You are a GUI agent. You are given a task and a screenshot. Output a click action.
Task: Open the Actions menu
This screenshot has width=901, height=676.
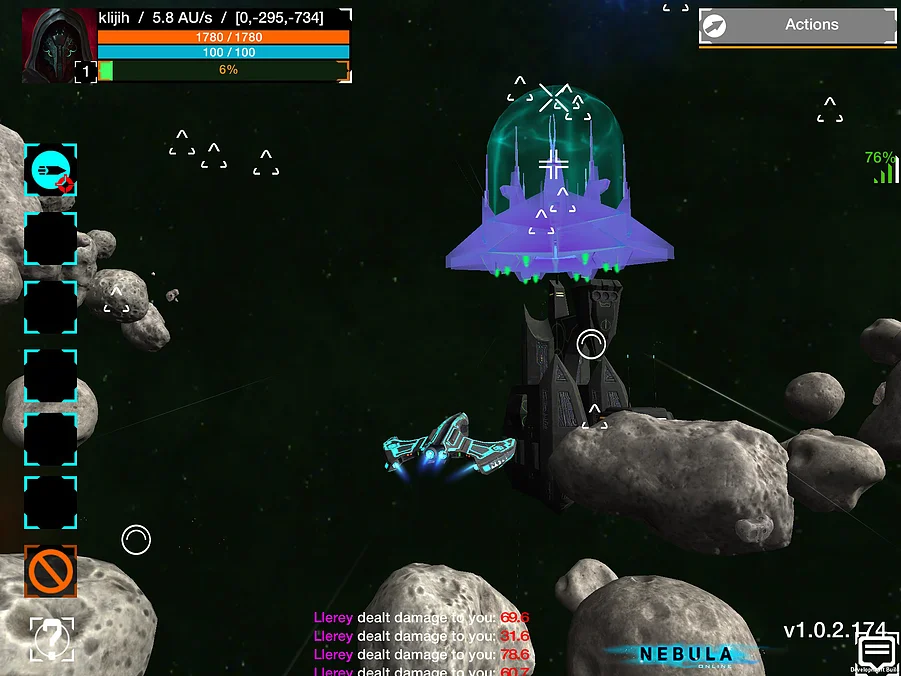(797, 26)
